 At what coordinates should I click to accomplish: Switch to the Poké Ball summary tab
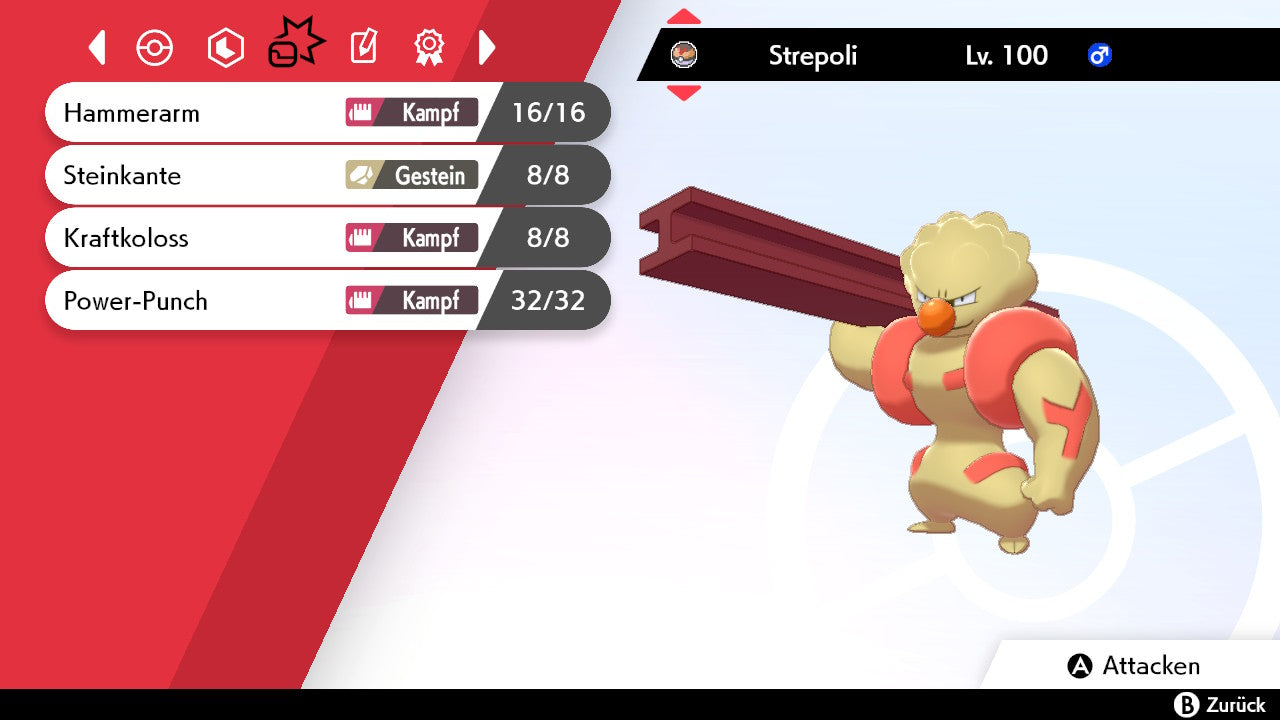[155, 48]
